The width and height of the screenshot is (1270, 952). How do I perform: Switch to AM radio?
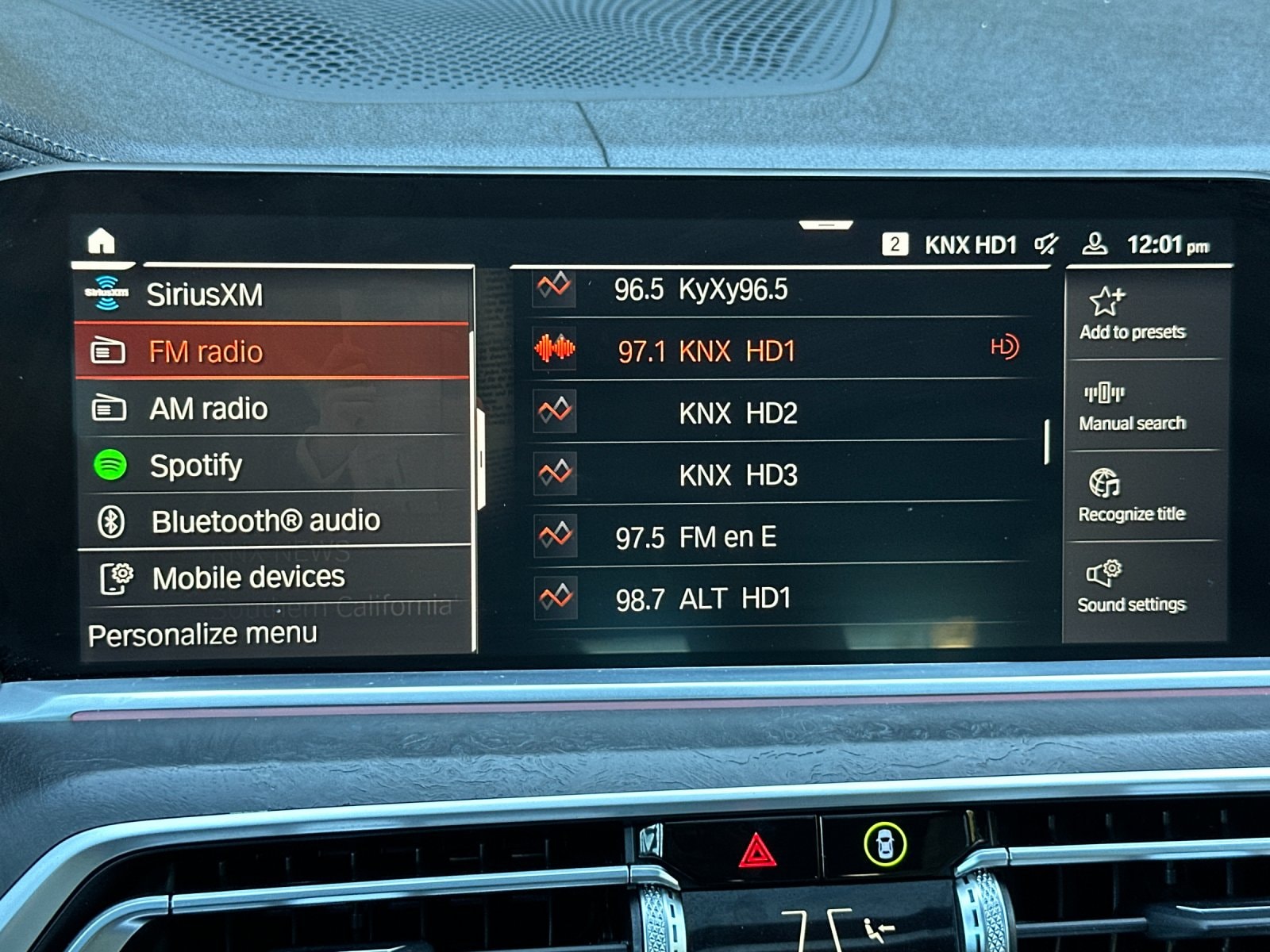(209, 409)
